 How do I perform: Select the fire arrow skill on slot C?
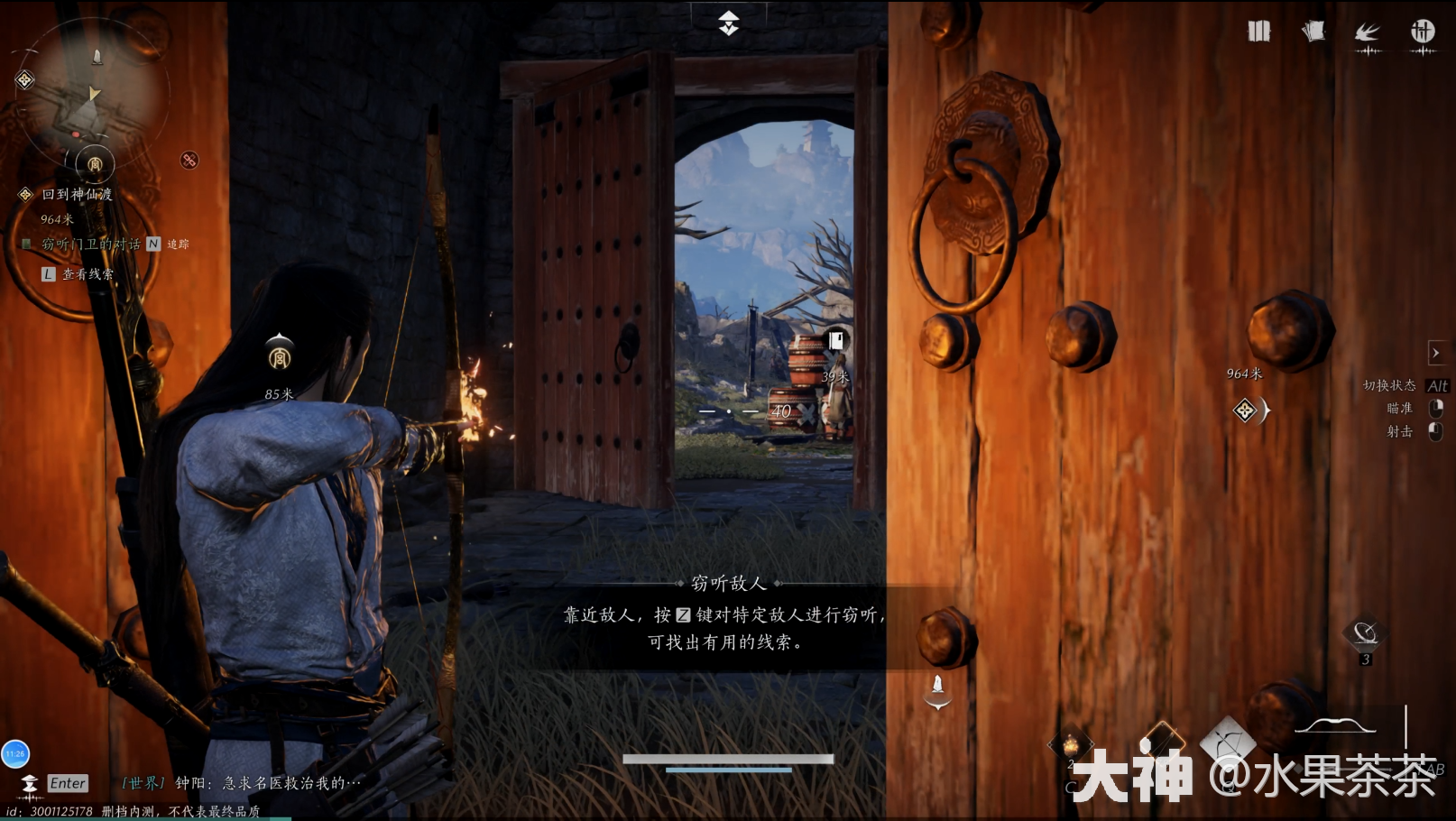click(1071, 743)
